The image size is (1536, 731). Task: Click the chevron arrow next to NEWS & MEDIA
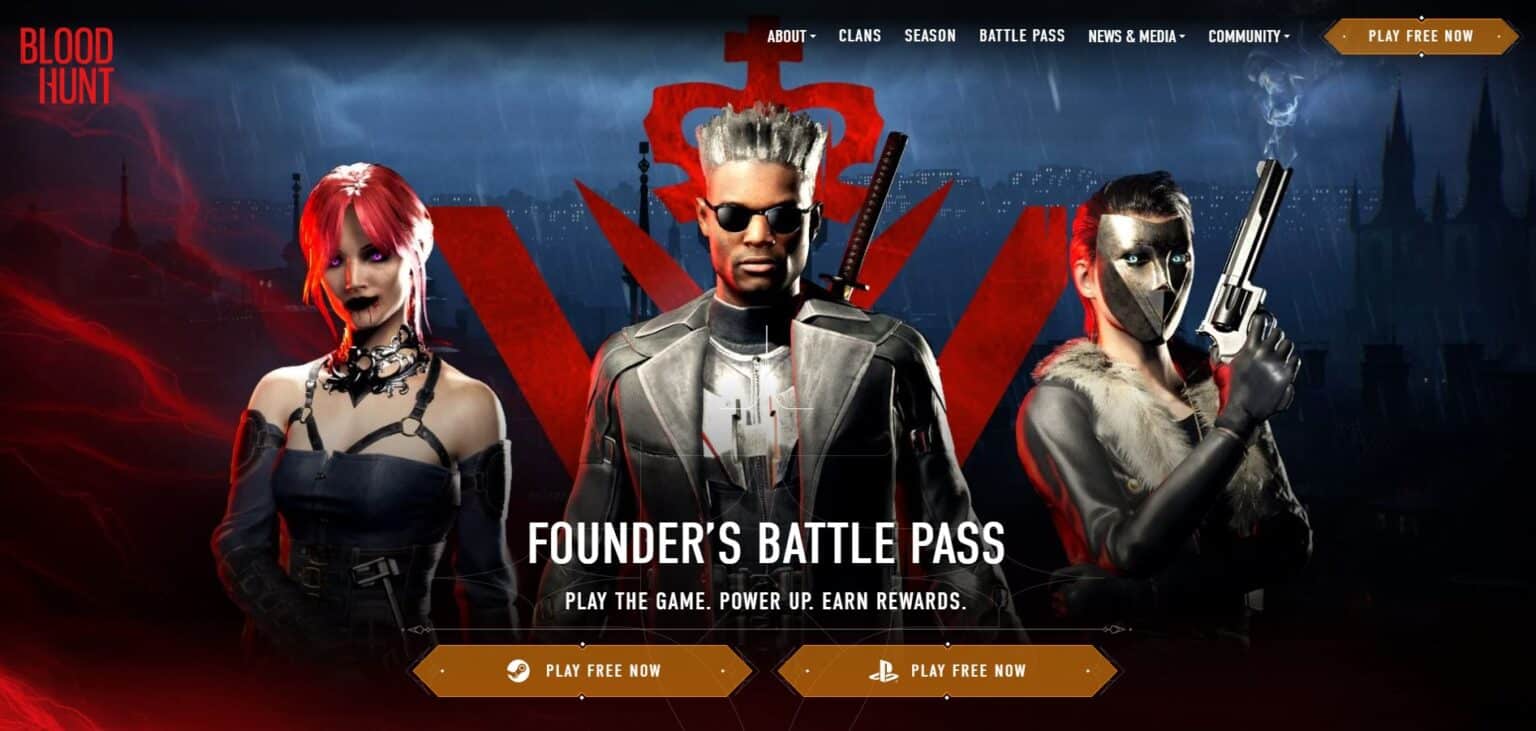(1183, 37)
